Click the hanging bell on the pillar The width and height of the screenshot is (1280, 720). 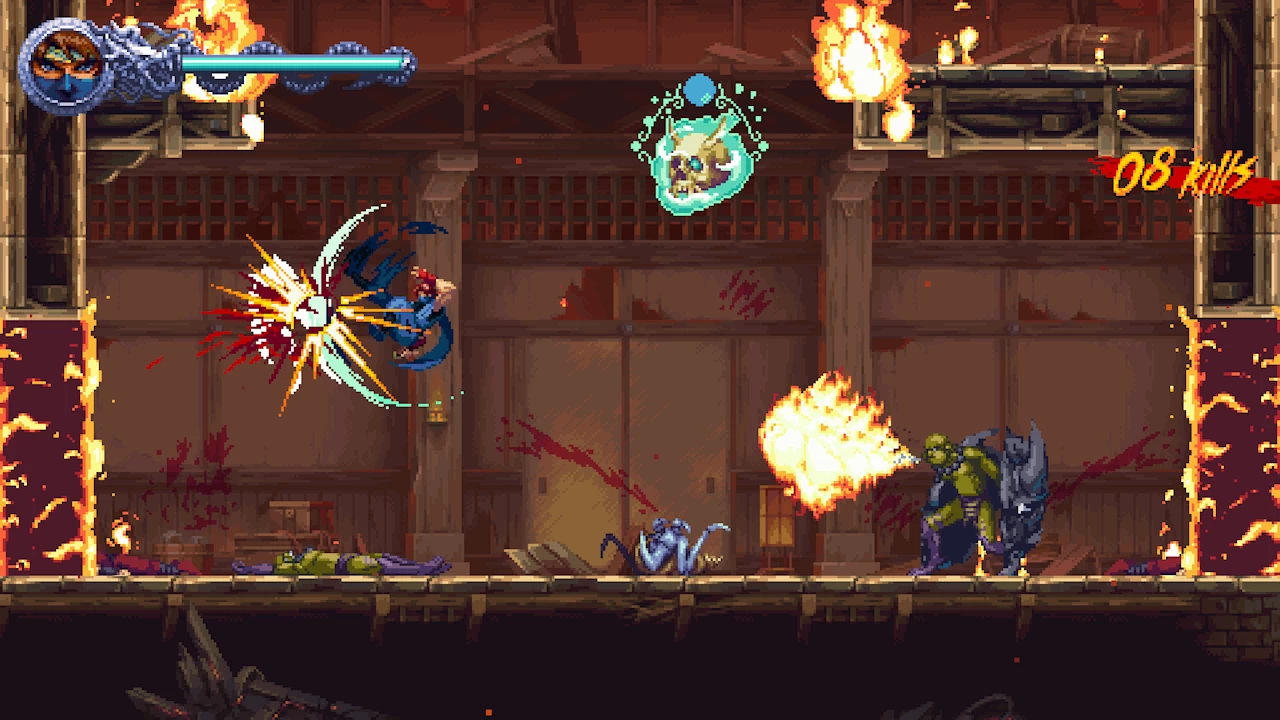[437, 415]
